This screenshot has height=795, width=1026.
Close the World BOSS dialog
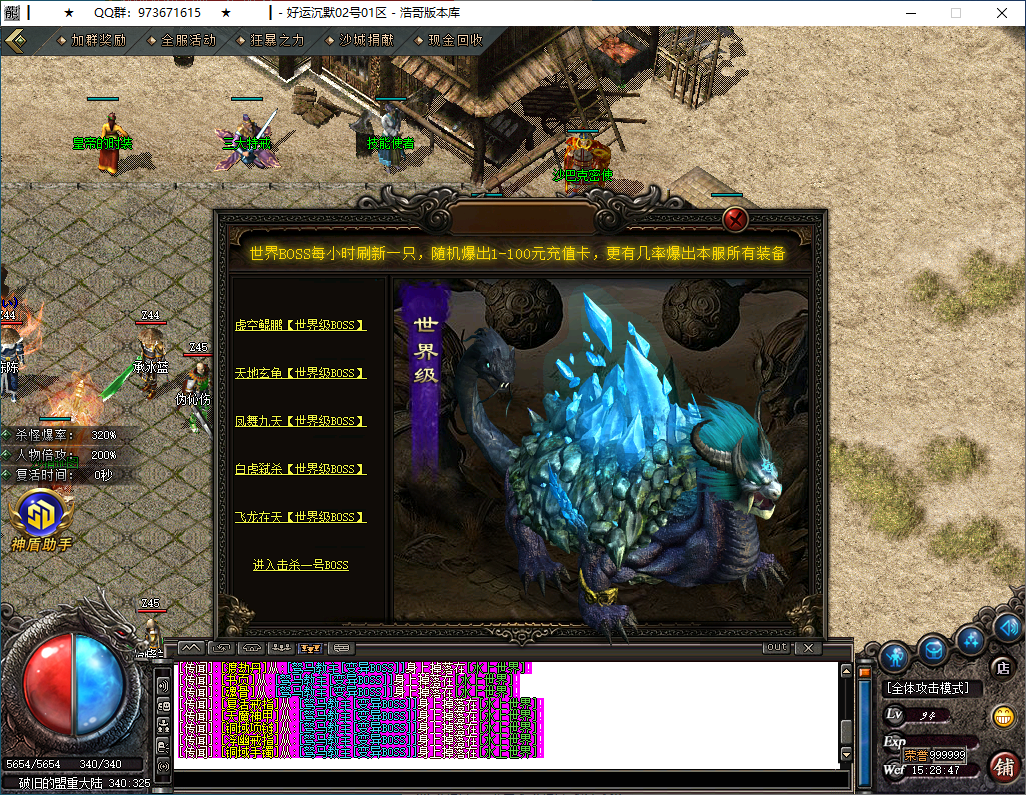[736, 219]
